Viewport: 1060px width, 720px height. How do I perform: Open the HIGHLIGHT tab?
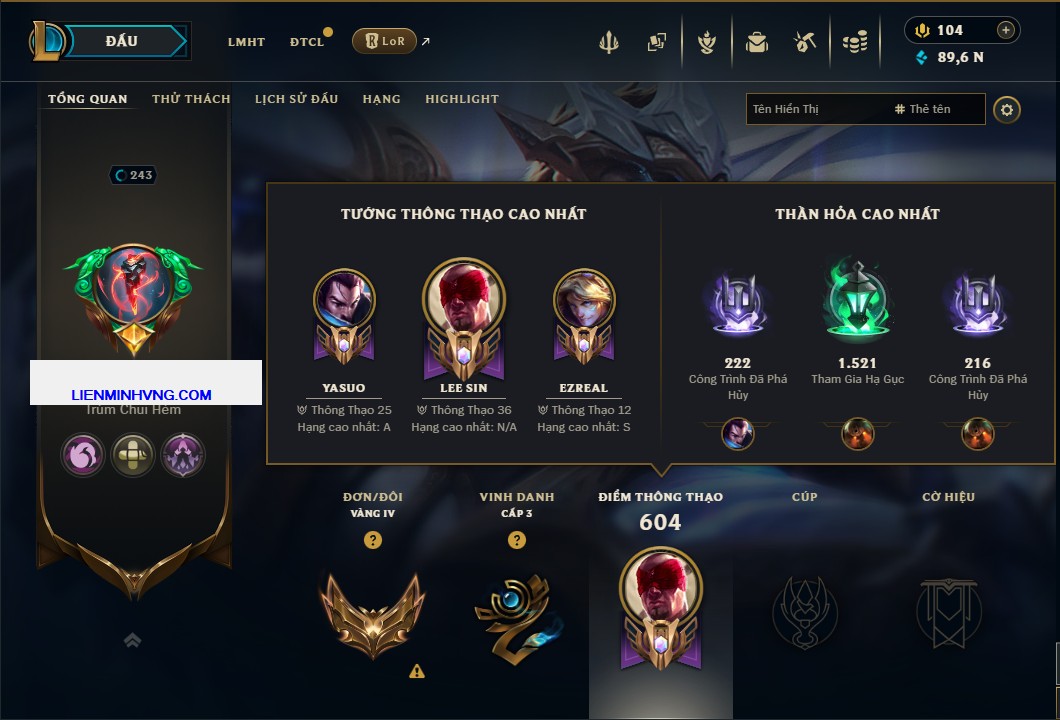coord(461,99)
